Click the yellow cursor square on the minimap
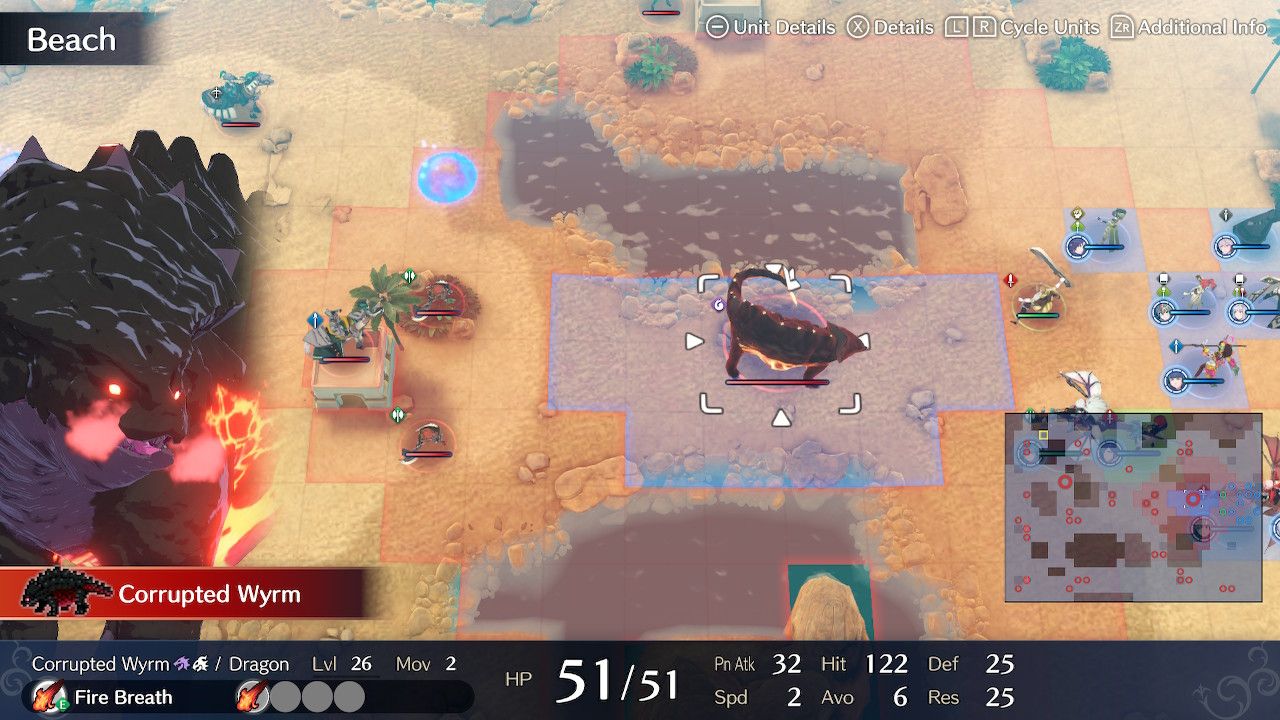This screenshot has height=720, width=1280. 1043,435
